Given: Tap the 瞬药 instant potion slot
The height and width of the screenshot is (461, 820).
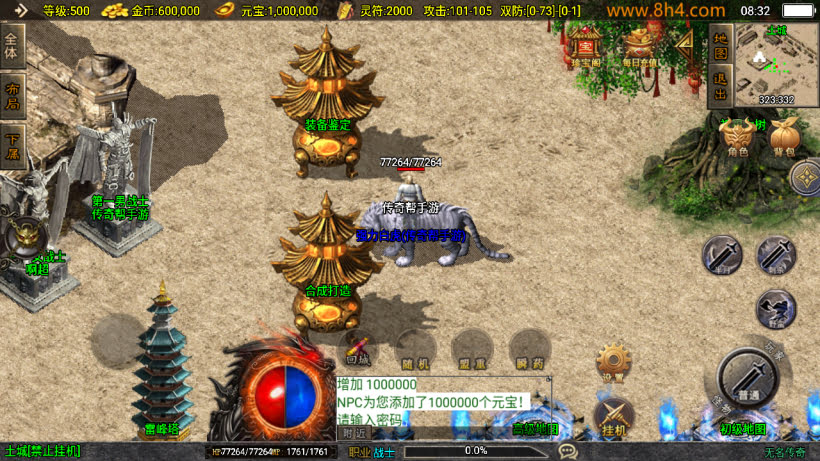Looking at the screenshot, I should (x=529, y=348).
